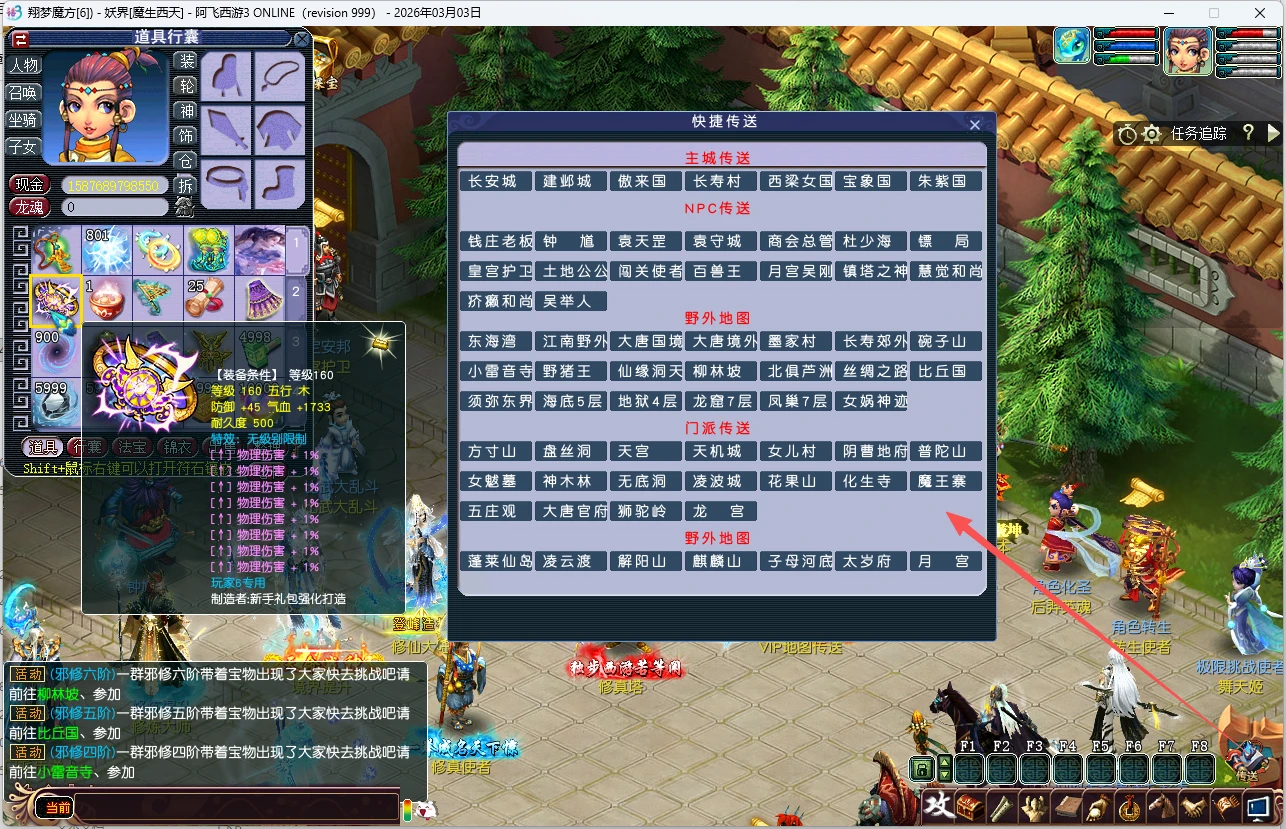Open the treasure chest icon in the toolbar
The image size is (1286, 829).
969,807
